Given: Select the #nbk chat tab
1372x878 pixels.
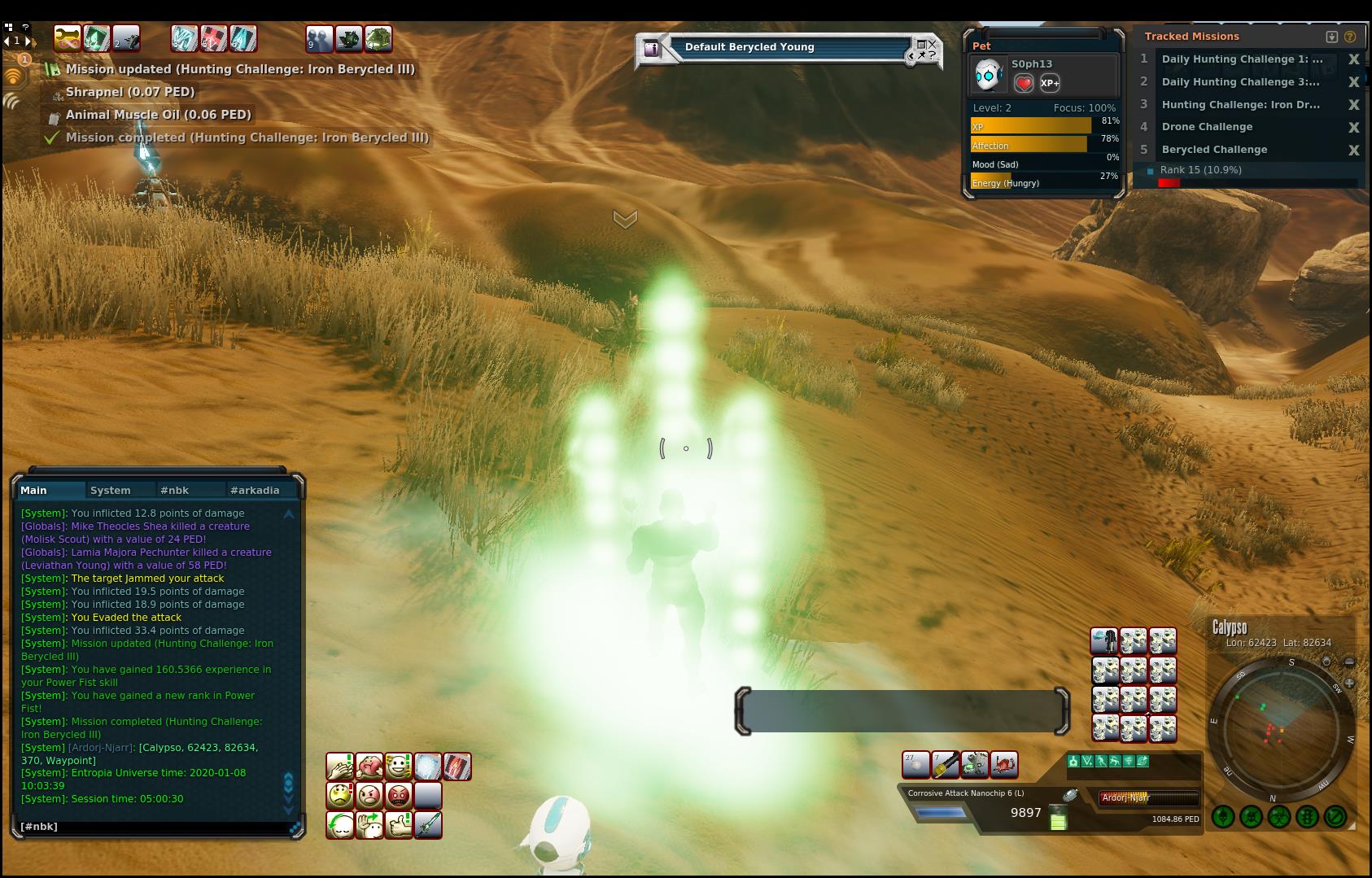Looking at the screenshot, I should coord(174,490).
